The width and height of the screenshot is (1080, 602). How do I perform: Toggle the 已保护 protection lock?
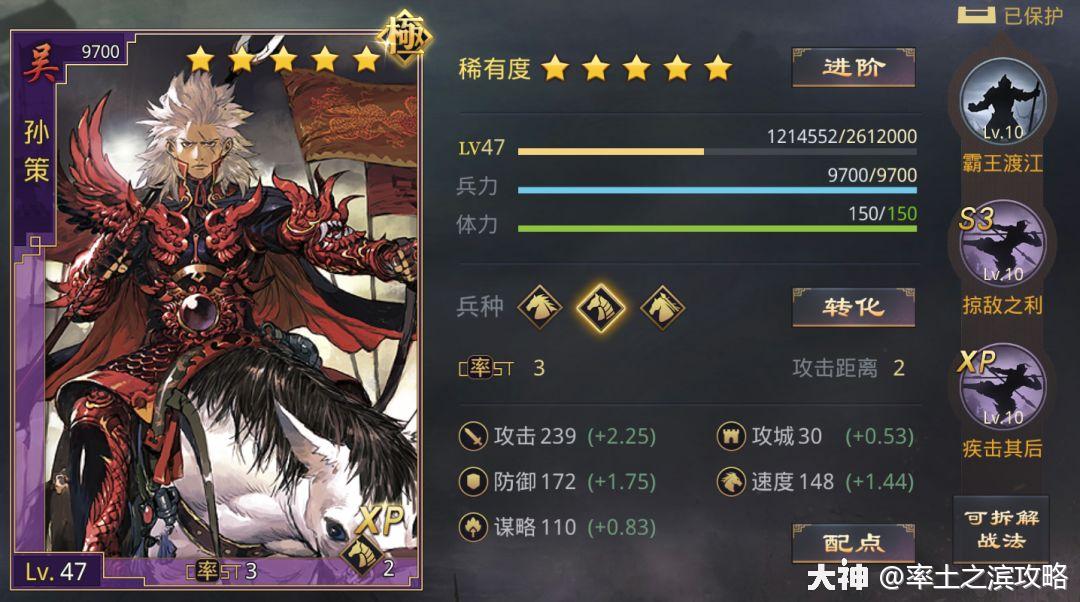pos(1010,15)
